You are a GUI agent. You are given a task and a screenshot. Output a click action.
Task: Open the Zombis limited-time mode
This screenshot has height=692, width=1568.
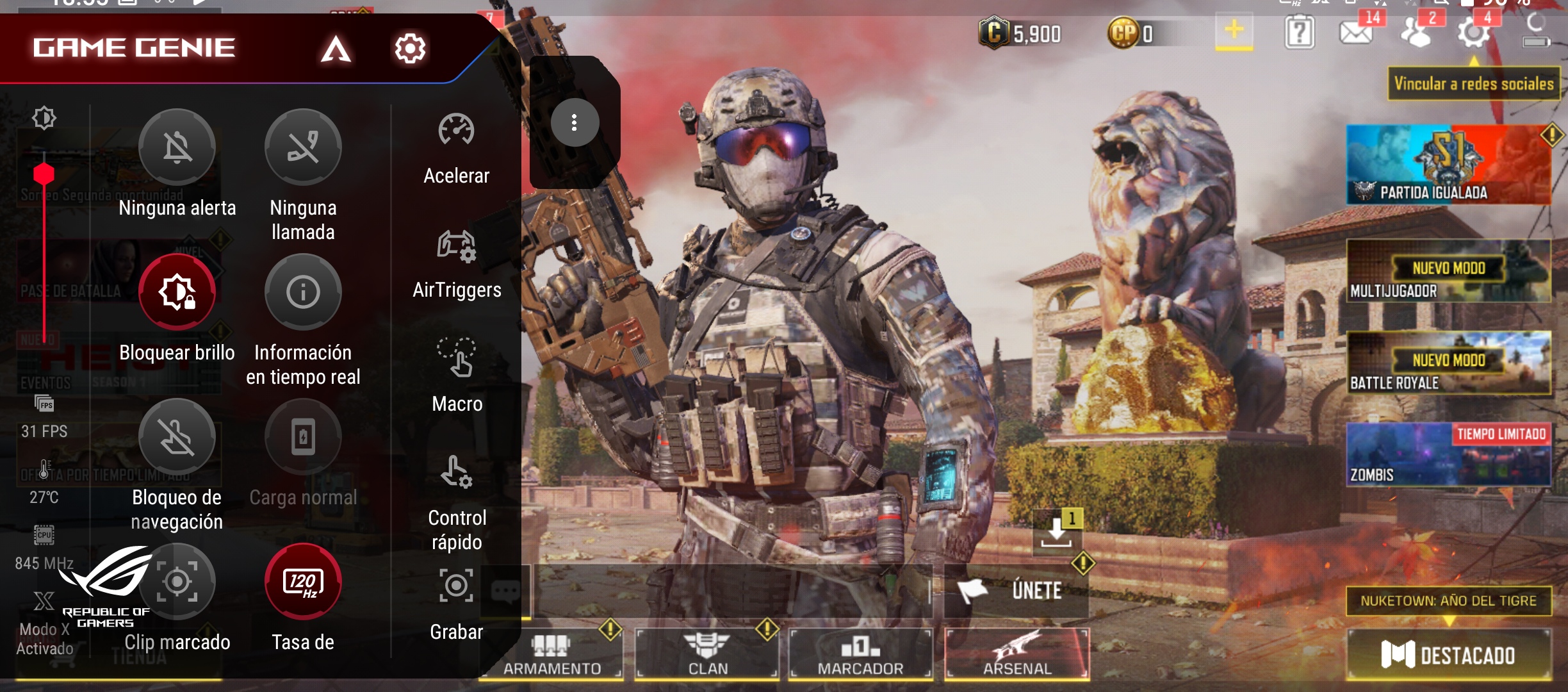pos(1448,454)
